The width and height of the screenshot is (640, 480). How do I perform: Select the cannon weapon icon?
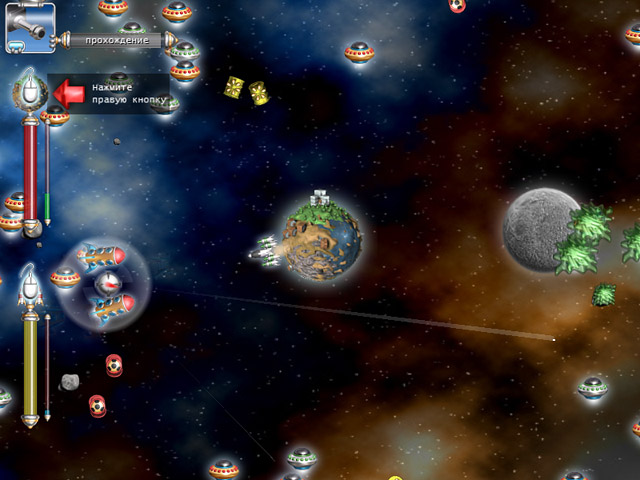(x=29, y=27)
